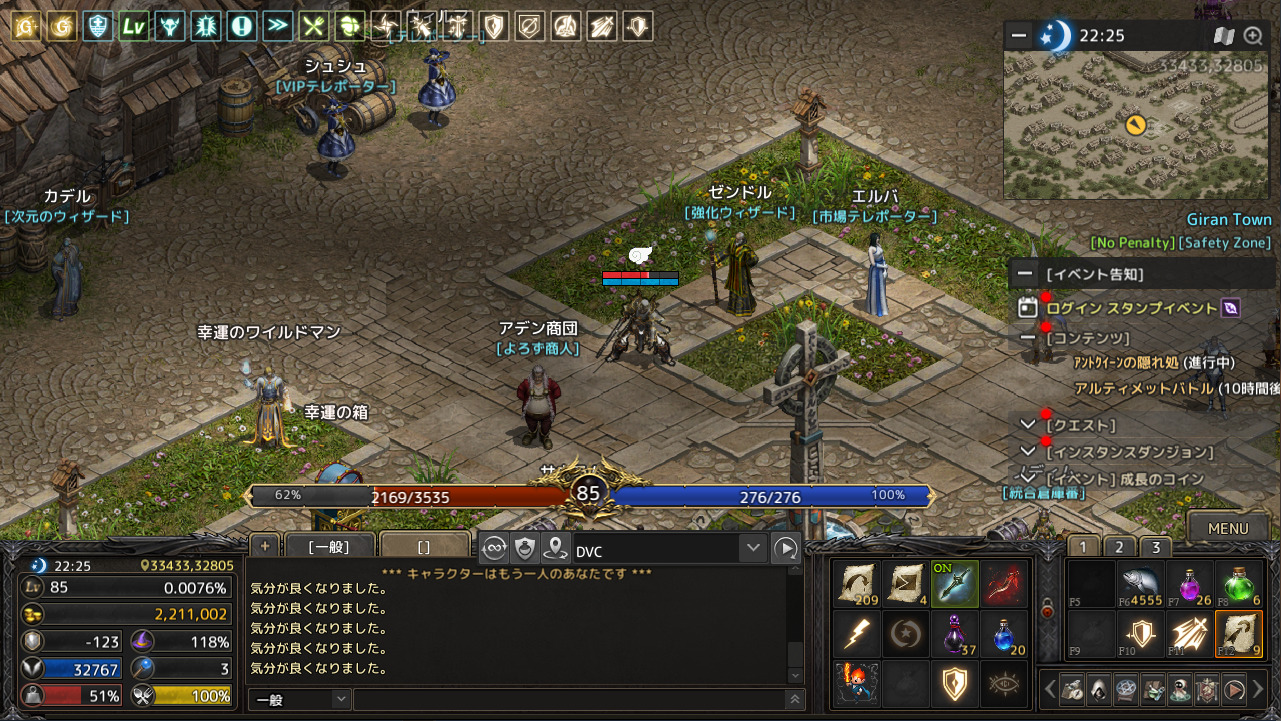Collapse the minimap with the minus button
Image resolution: width=1281 pixels, height=721 pixels.
tap(1019, 36)
